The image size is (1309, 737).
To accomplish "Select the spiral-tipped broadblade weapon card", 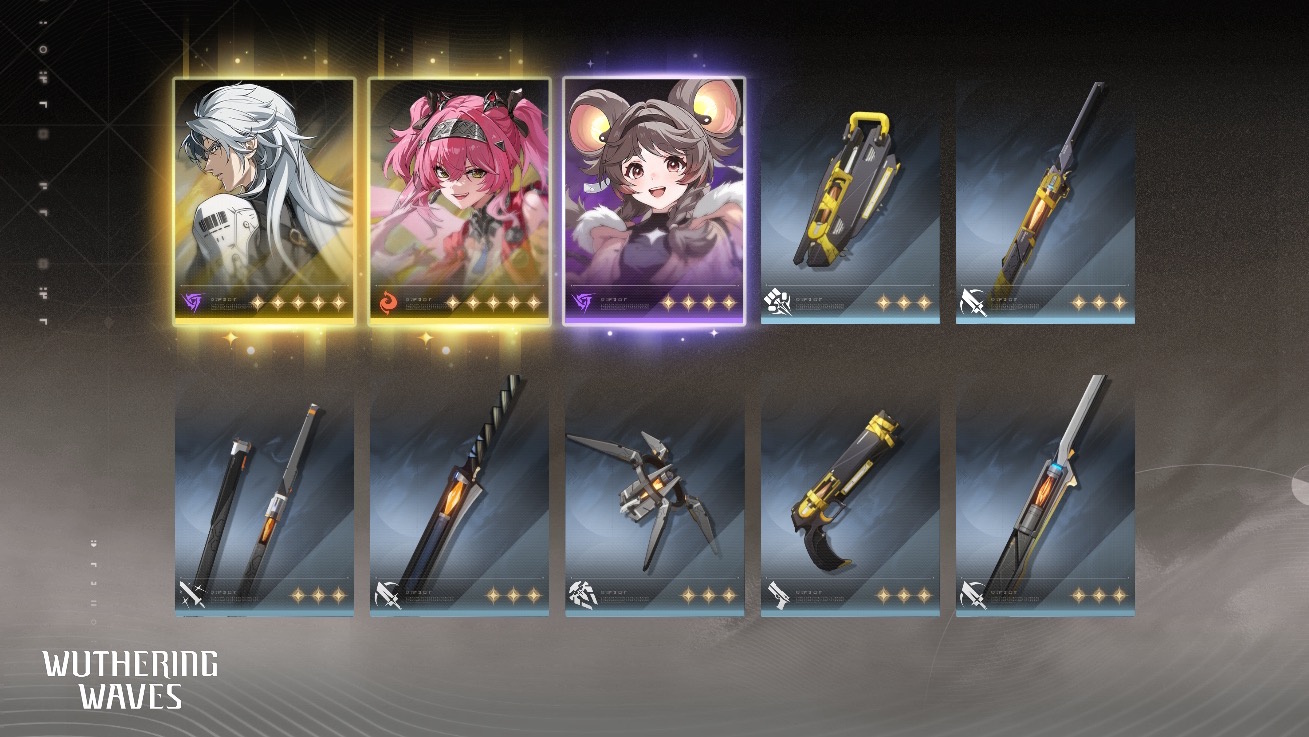I will click(459, 495).
